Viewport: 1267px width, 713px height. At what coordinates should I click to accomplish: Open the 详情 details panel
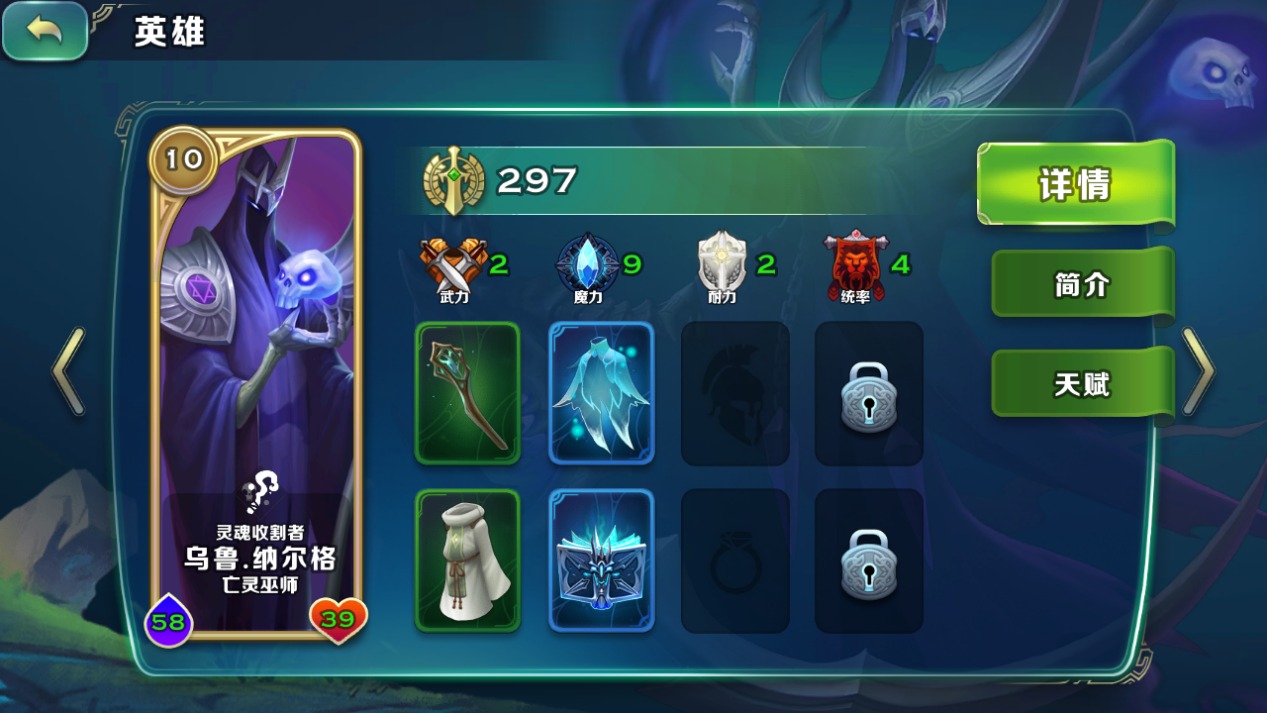pos(1074,185)
